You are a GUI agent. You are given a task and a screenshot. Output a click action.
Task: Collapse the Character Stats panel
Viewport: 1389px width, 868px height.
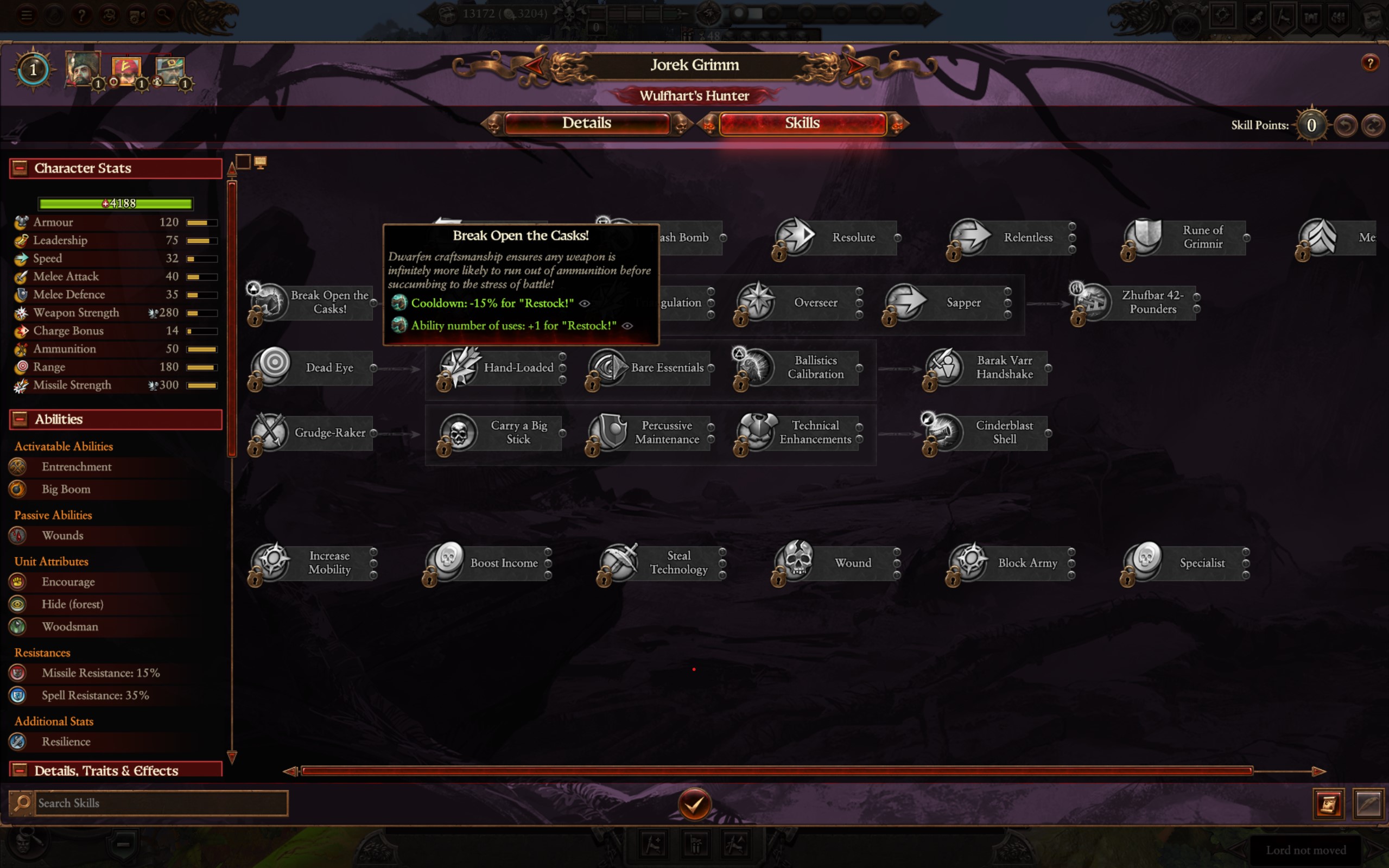(19, 168)
